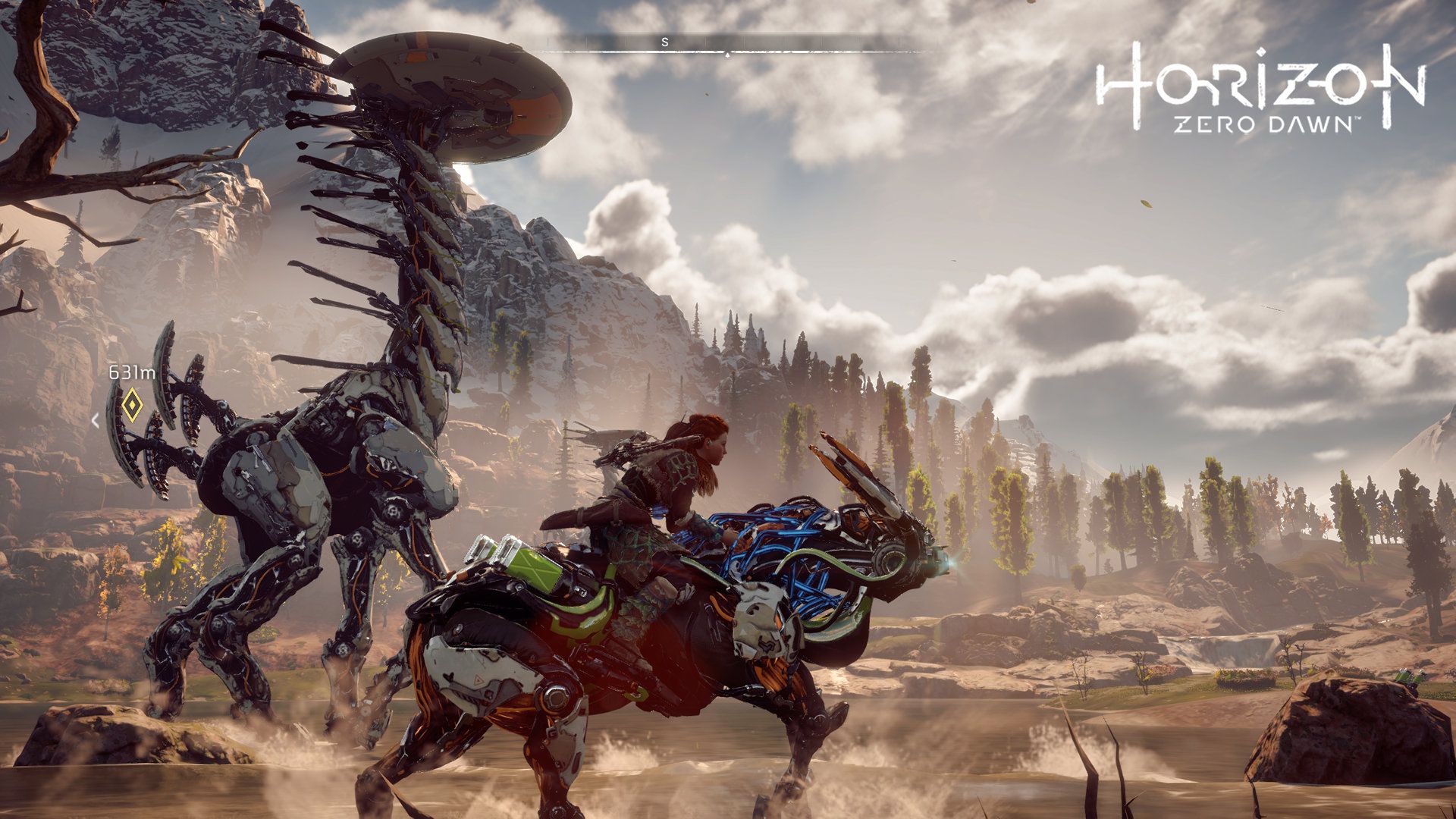1456x819 pixels.
Task: Click the S heading on the compass bar
Action: click(x=665, y=42)
